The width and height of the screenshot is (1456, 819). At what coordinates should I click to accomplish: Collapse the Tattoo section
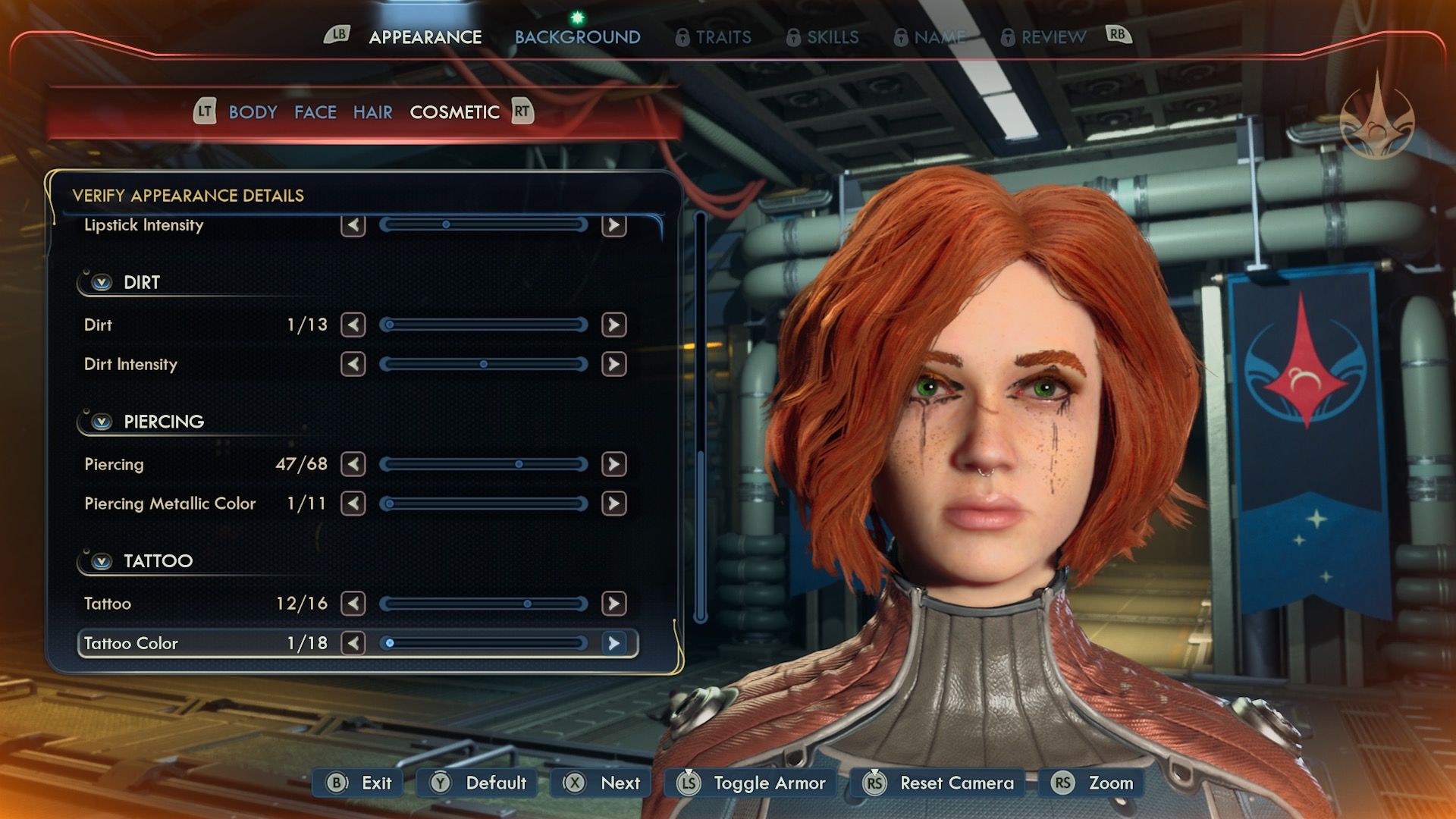(x=102, y=561)
